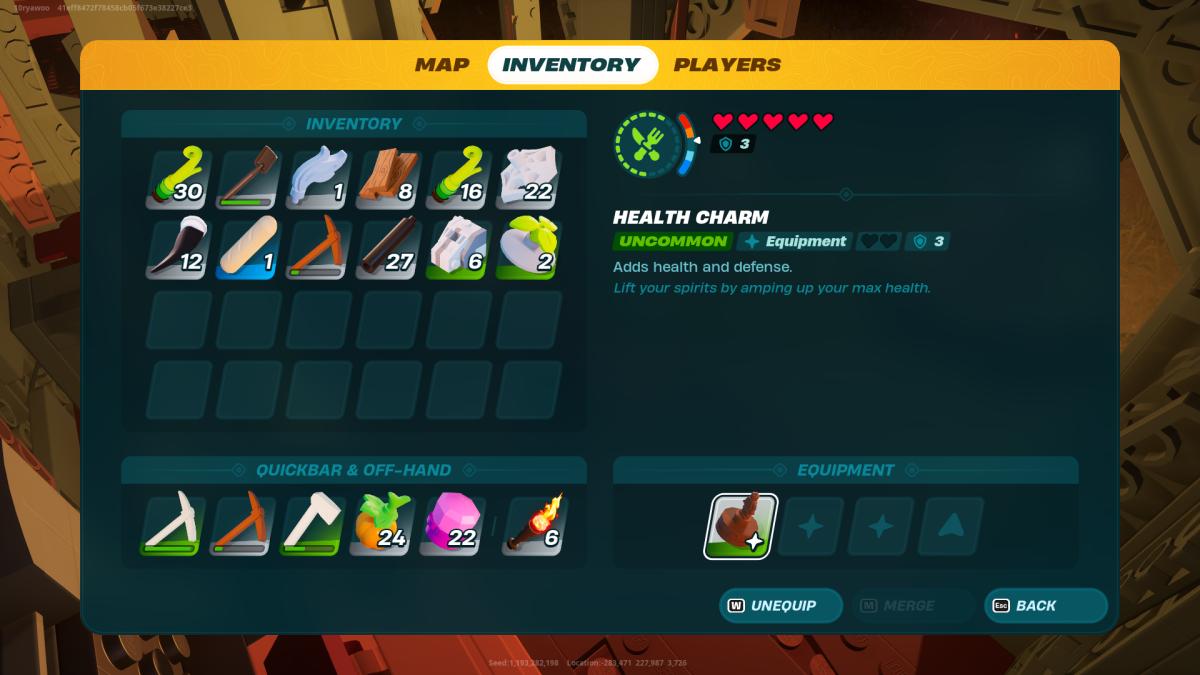Choose the white axe in the quickbar
This screenshot has width=1200, height=675.
pyautogui.click(x=314, y=525)
